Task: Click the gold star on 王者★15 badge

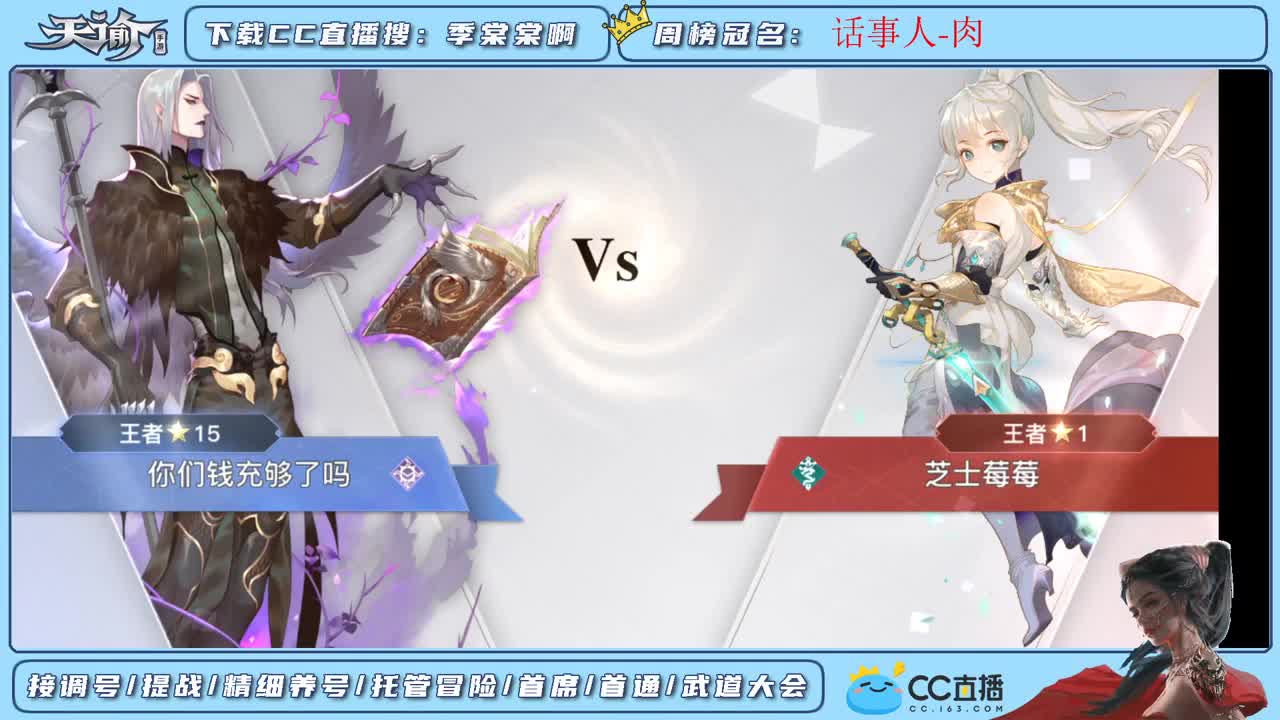Action: [x=177, y=432]
